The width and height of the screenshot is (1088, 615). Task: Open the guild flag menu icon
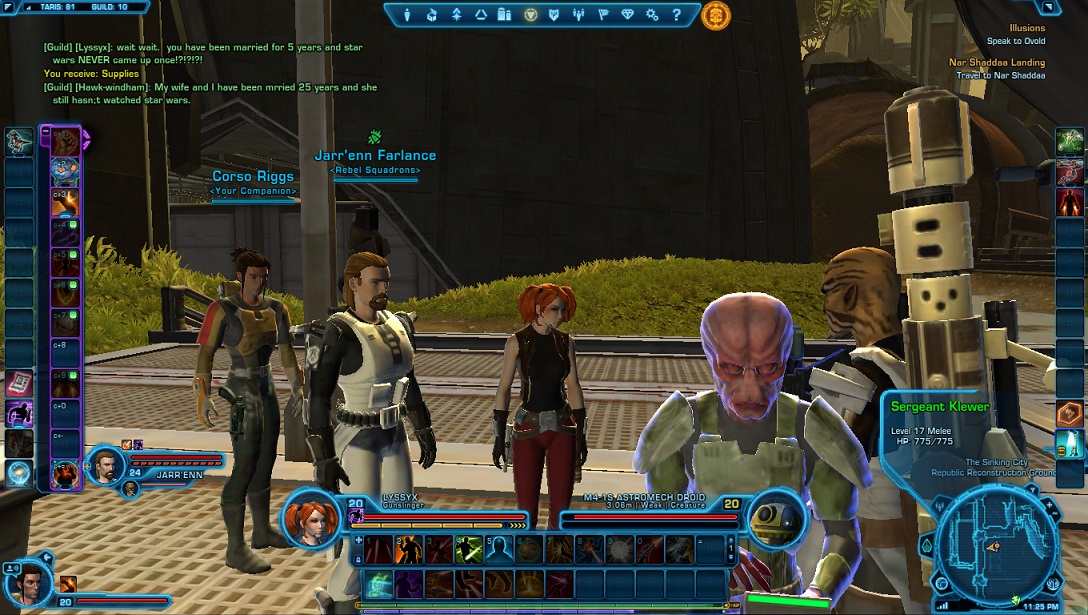pyautogui.click(x=603, y=15)
